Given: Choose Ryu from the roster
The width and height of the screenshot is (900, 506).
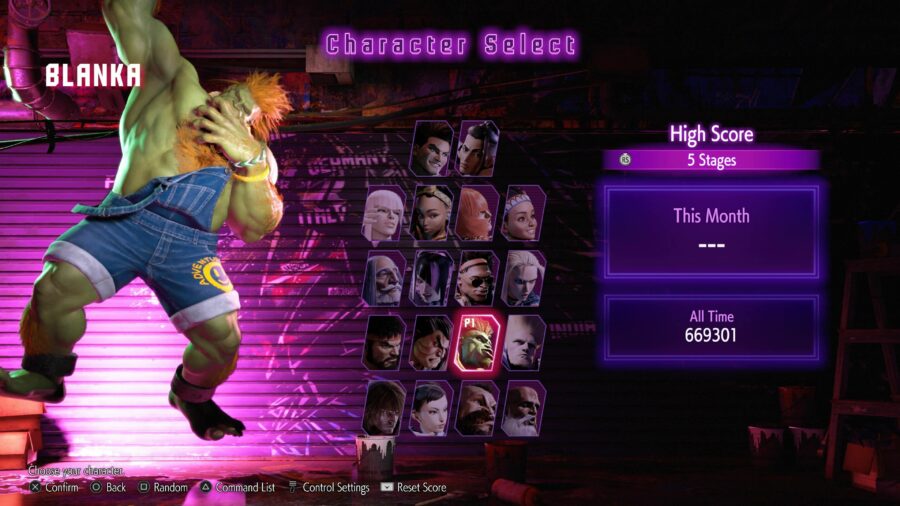Looking at the screenshot, I should pyautogui.click(x=386, y=342).
